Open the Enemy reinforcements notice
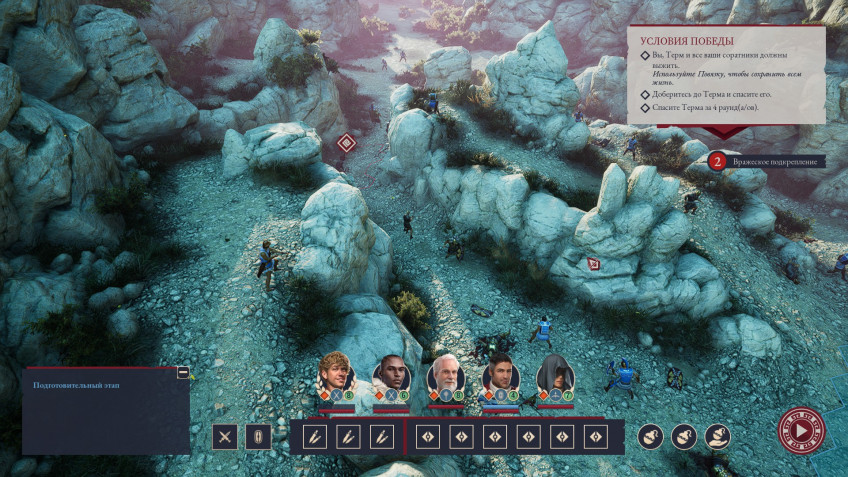This screenshot has height=477, width=848. pyautogui.click(x=766, y=160)
